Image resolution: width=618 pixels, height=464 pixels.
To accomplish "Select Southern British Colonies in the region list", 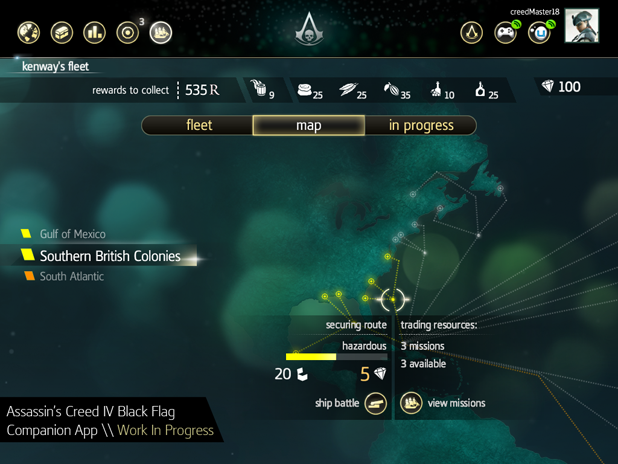I will point(109,256).
